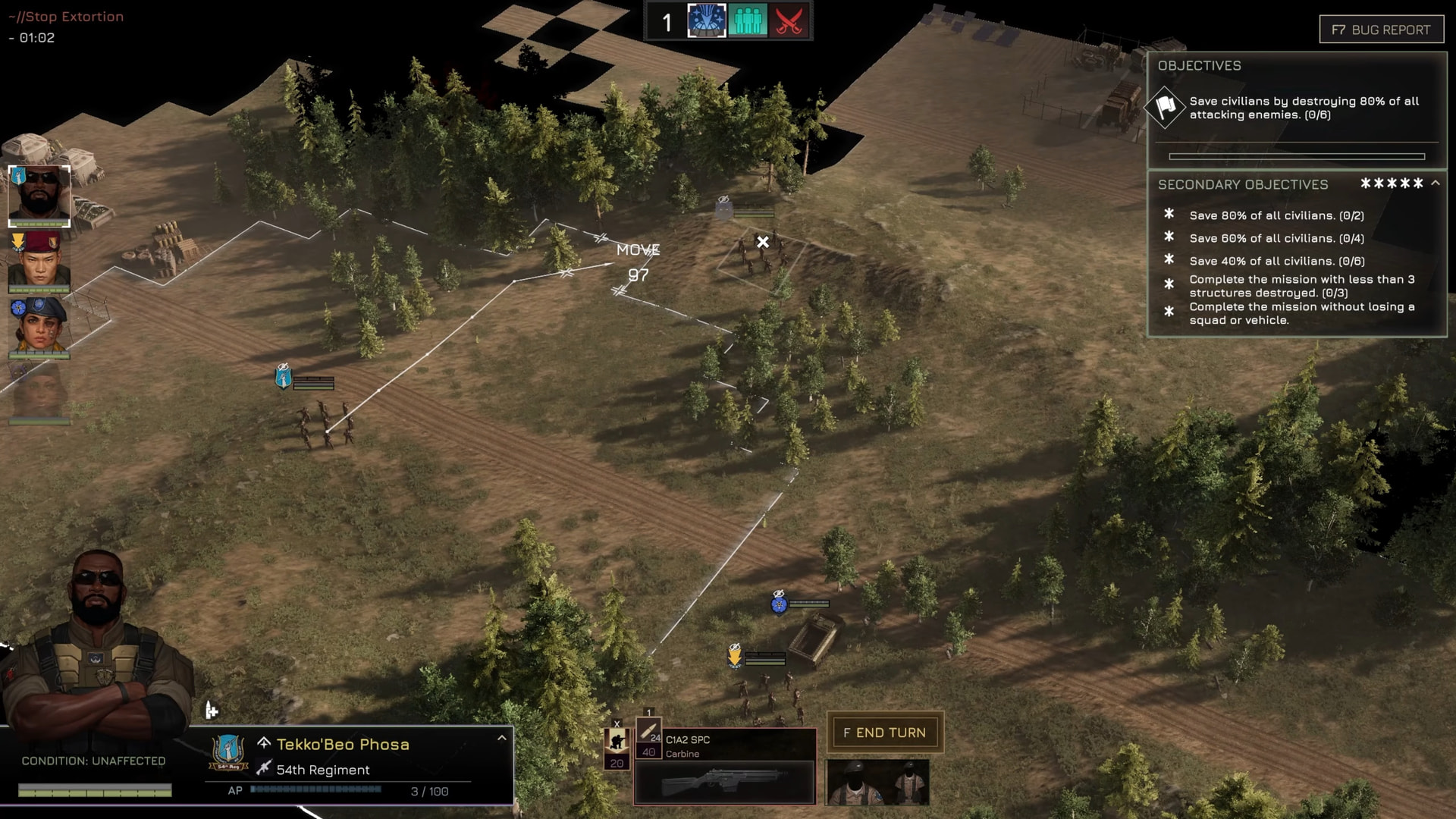Select the yellow arrow squad marker on field
Screen dimensions: 1456x819
(x=734, y=654)
